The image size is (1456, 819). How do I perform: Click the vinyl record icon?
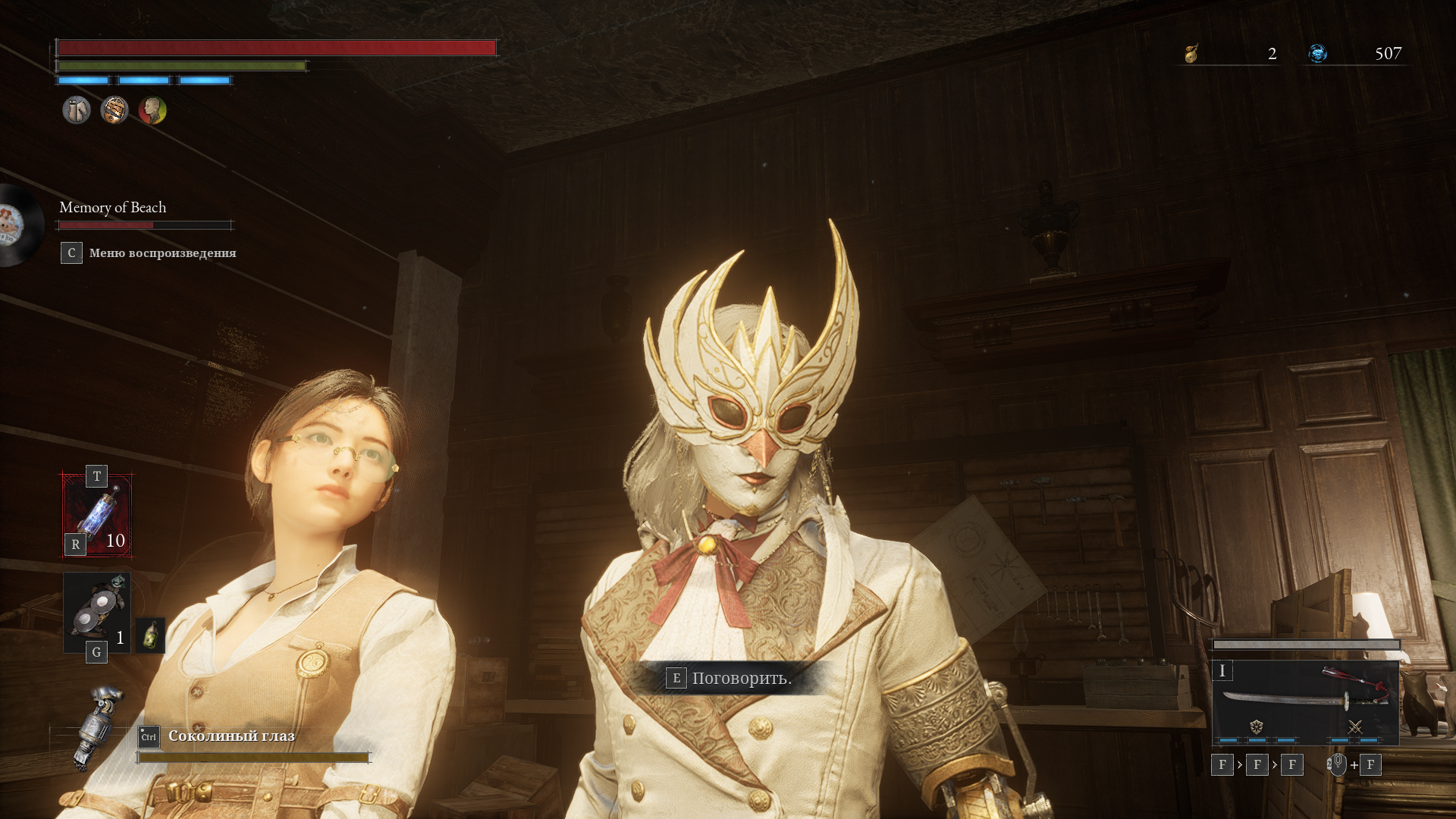tap(17, 224)
